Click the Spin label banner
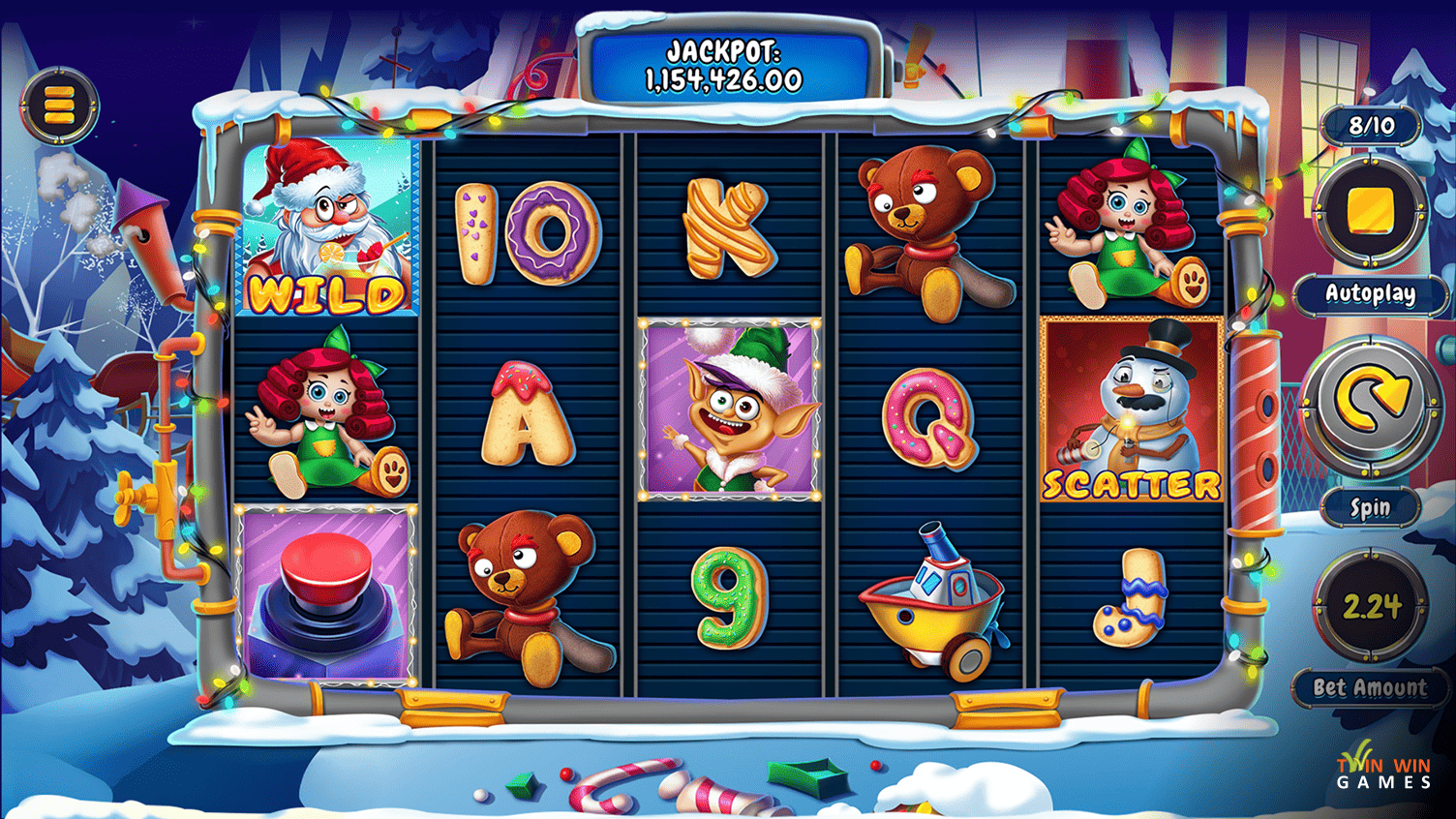1456x819 pixels. tap(1369, 506)
